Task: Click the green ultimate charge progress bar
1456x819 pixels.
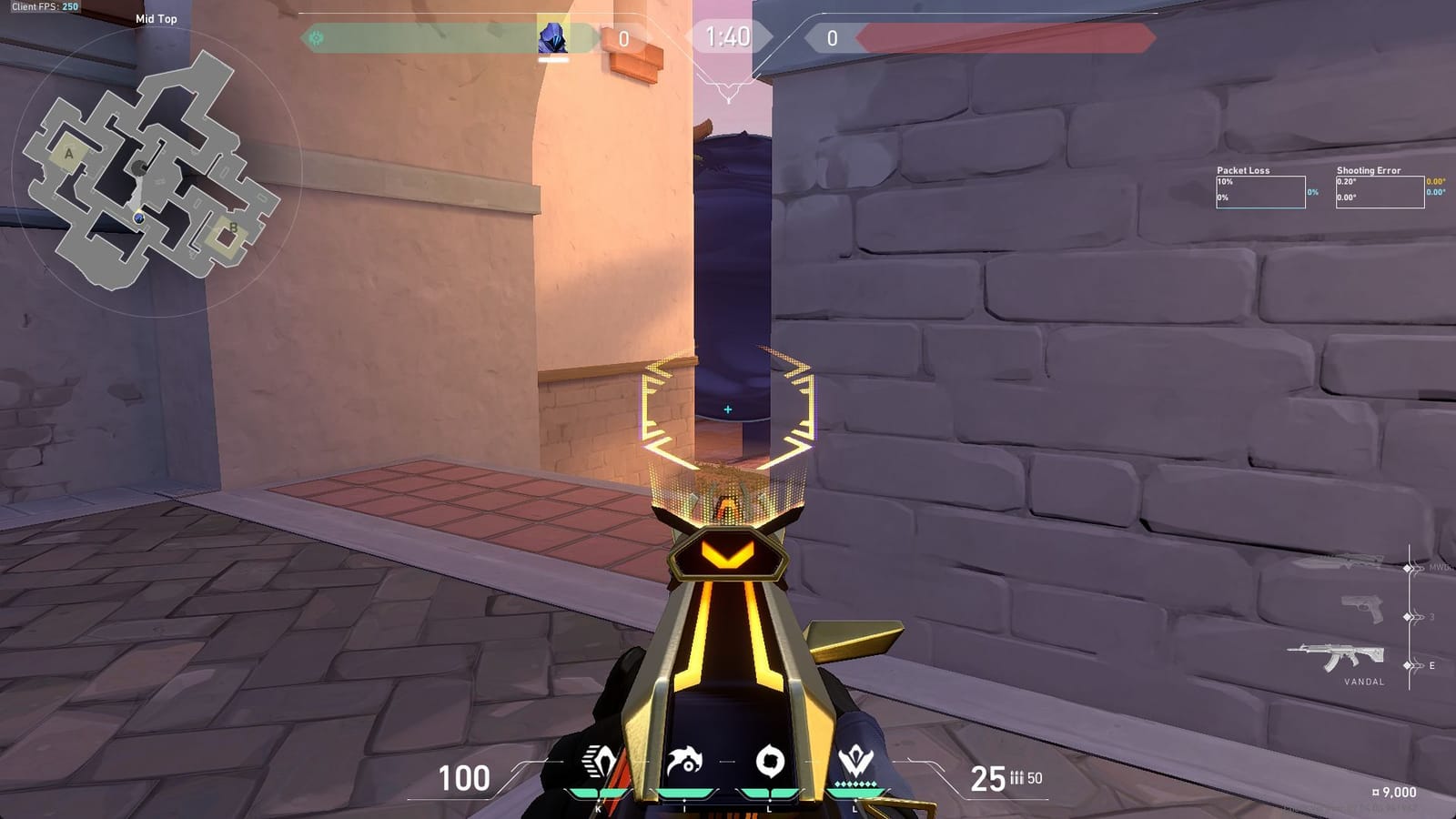Action: [x=857, y=793]
